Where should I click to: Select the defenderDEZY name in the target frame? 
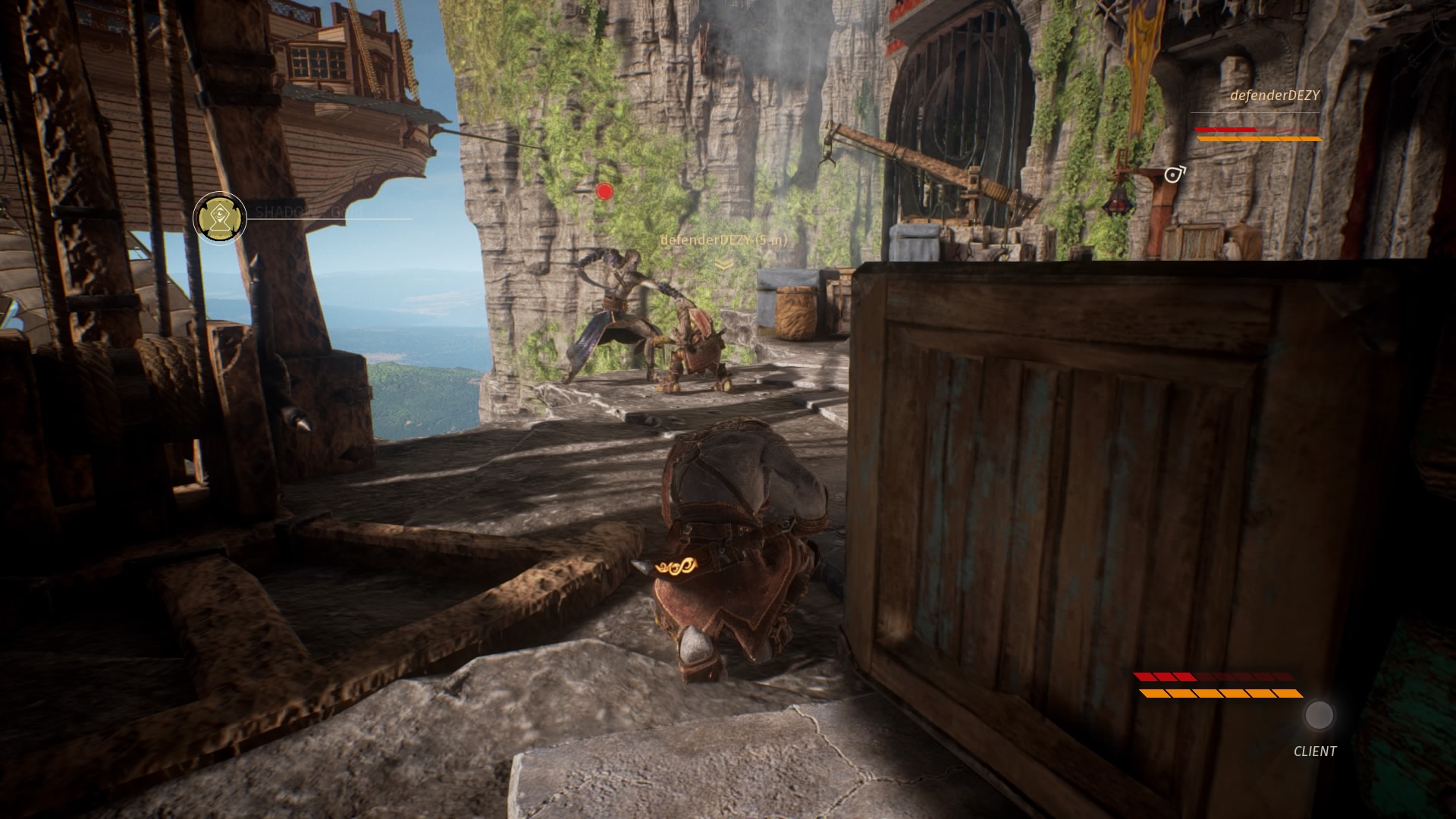tap(1275, 96)
